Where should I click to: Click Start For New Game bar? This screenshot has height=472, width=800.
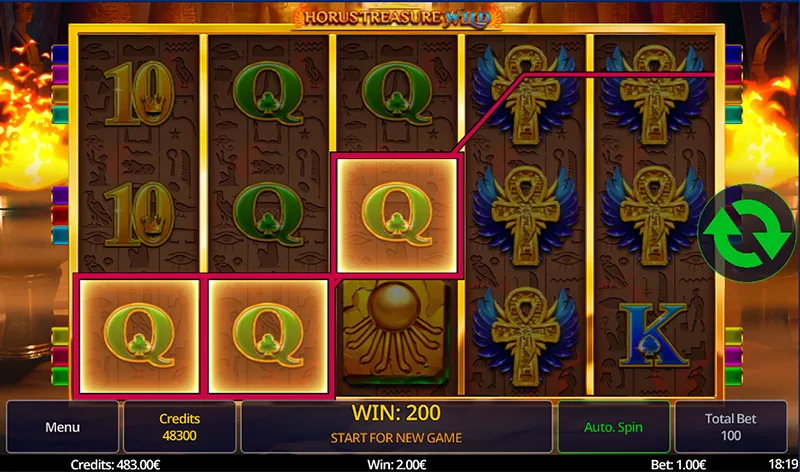[x=396, y=437]
